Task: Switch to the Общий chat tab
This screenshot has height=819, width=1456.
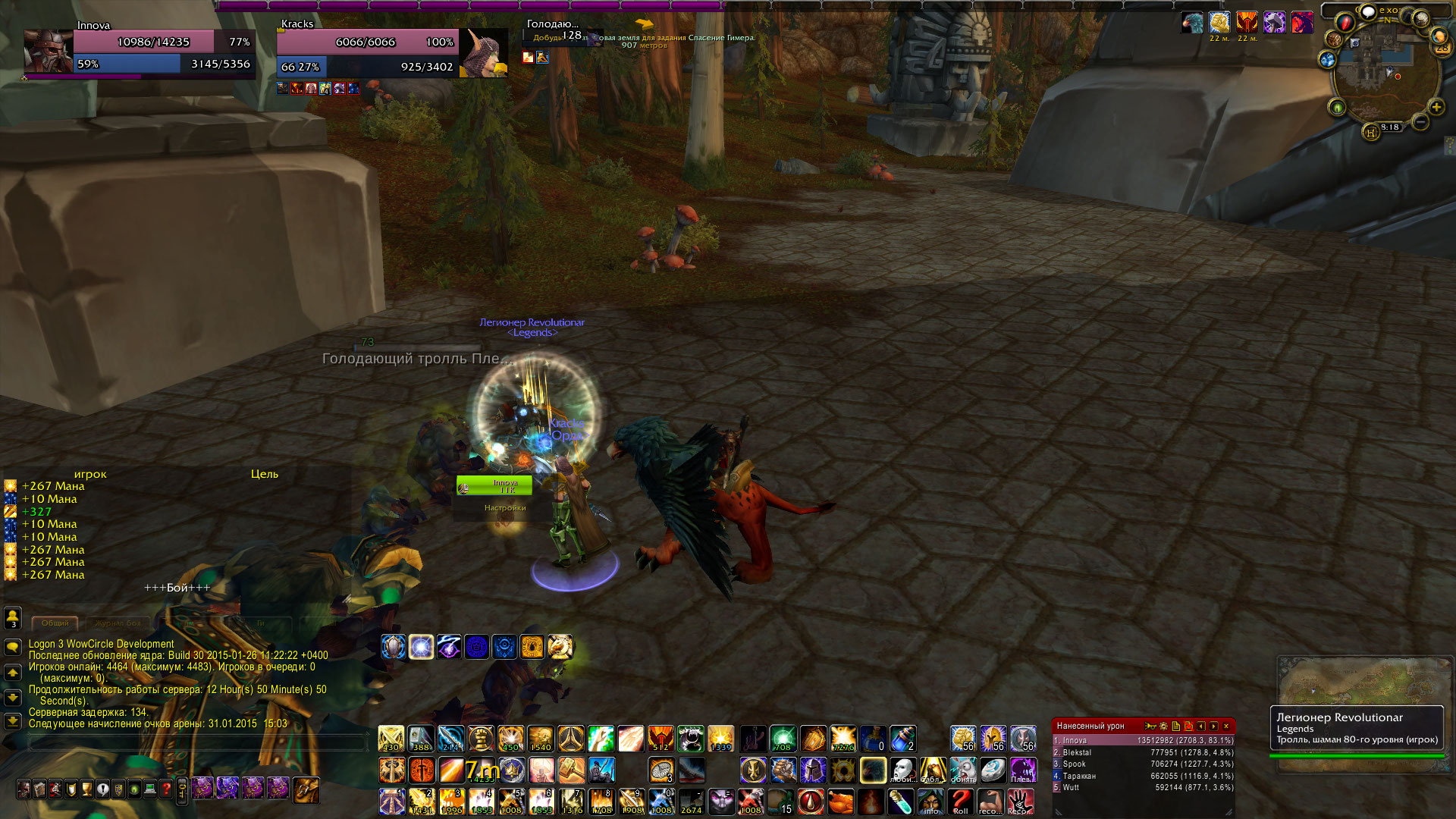Action: (x=55, y=623)
